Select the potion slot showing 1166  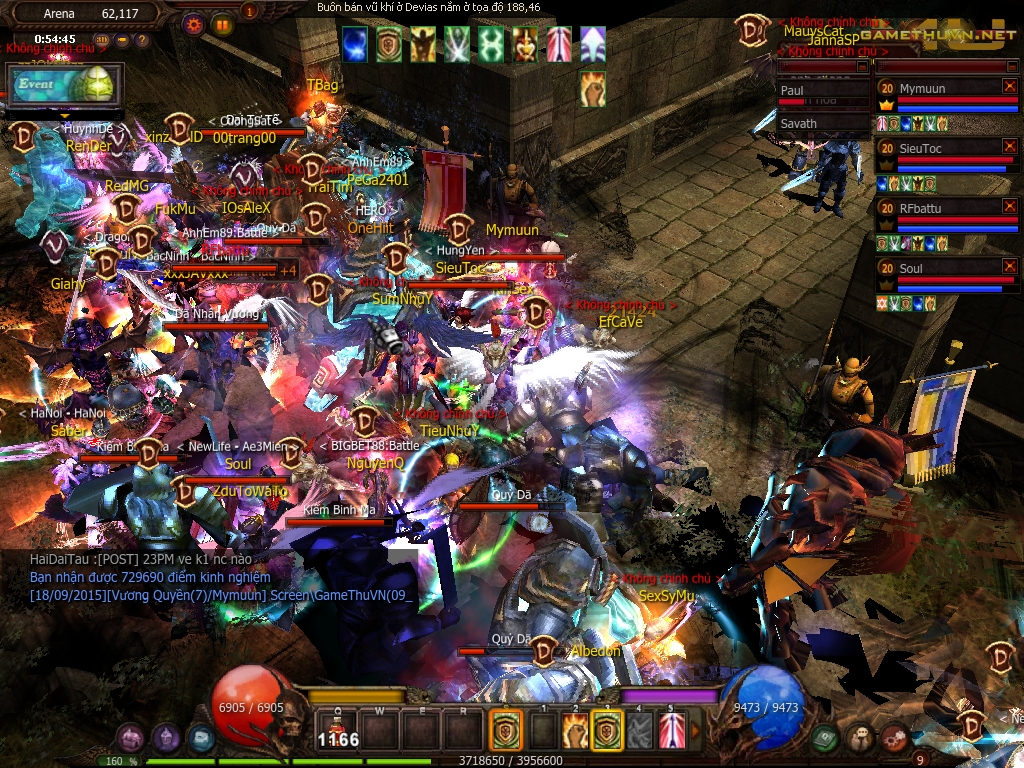tap(338, 731)
